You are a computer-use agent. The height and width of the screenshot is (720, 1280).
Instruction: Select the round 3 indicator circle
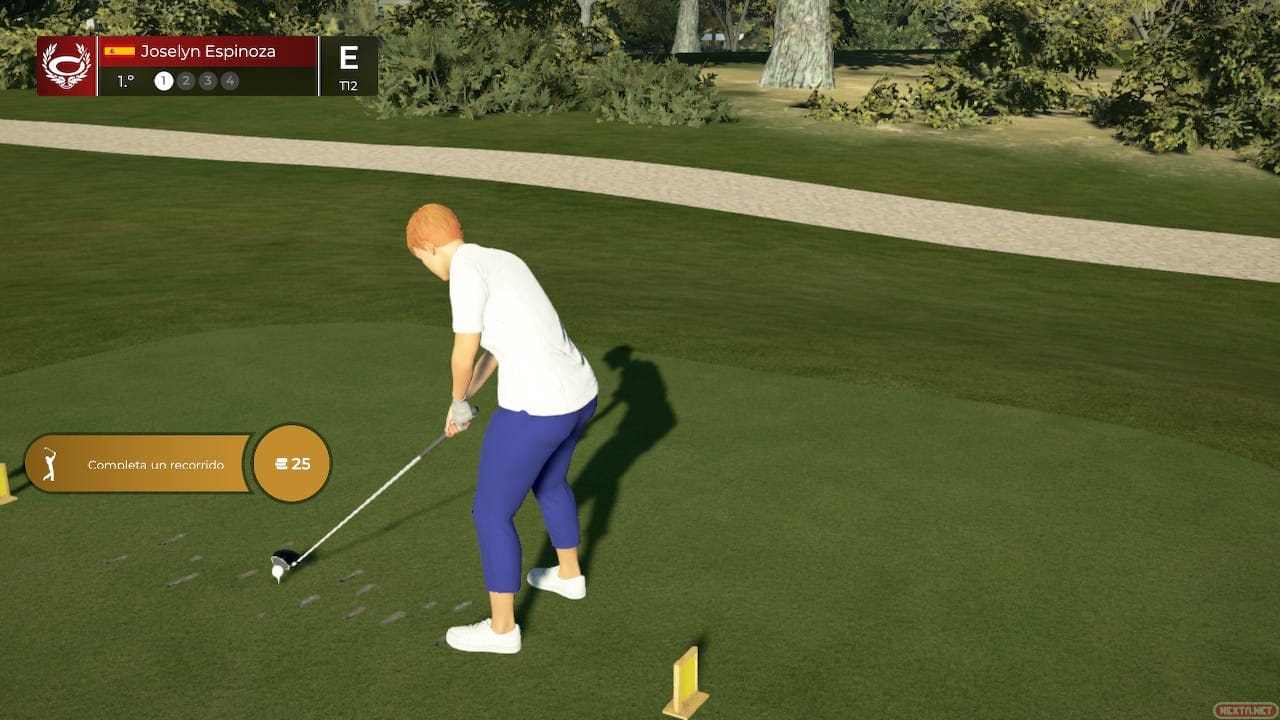click(x=208, y=81)
